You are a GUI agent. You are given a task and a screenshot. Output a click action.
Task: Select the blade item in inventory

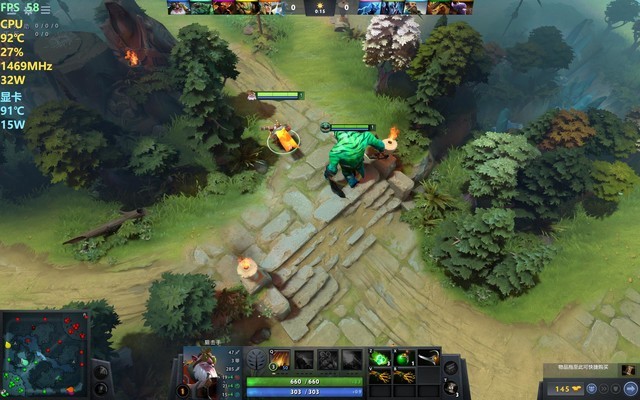428,358
